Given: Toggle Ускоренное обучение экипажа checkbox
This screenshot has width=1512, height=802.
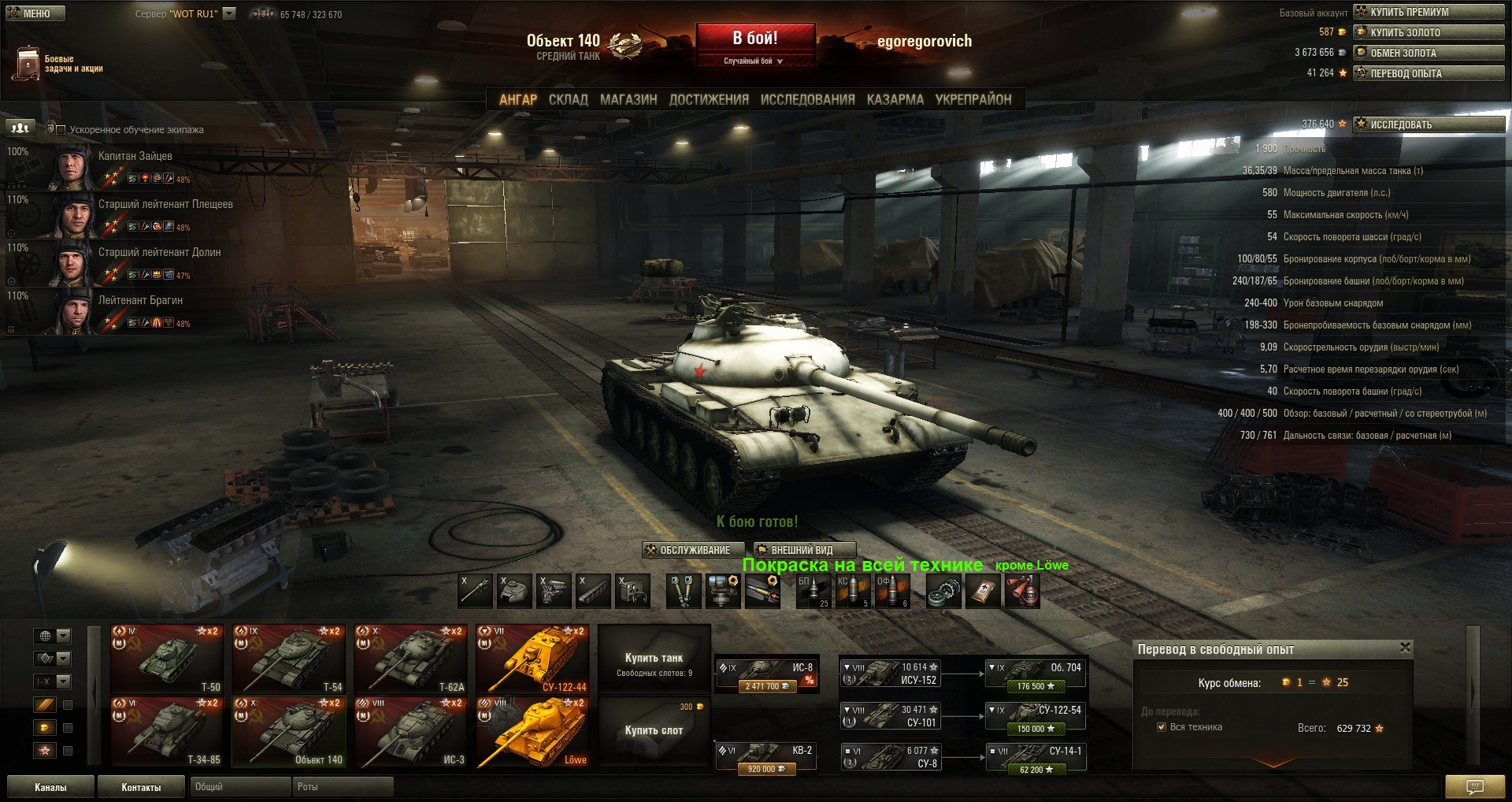Looking at the screenshot, I should tap(61, 130).
